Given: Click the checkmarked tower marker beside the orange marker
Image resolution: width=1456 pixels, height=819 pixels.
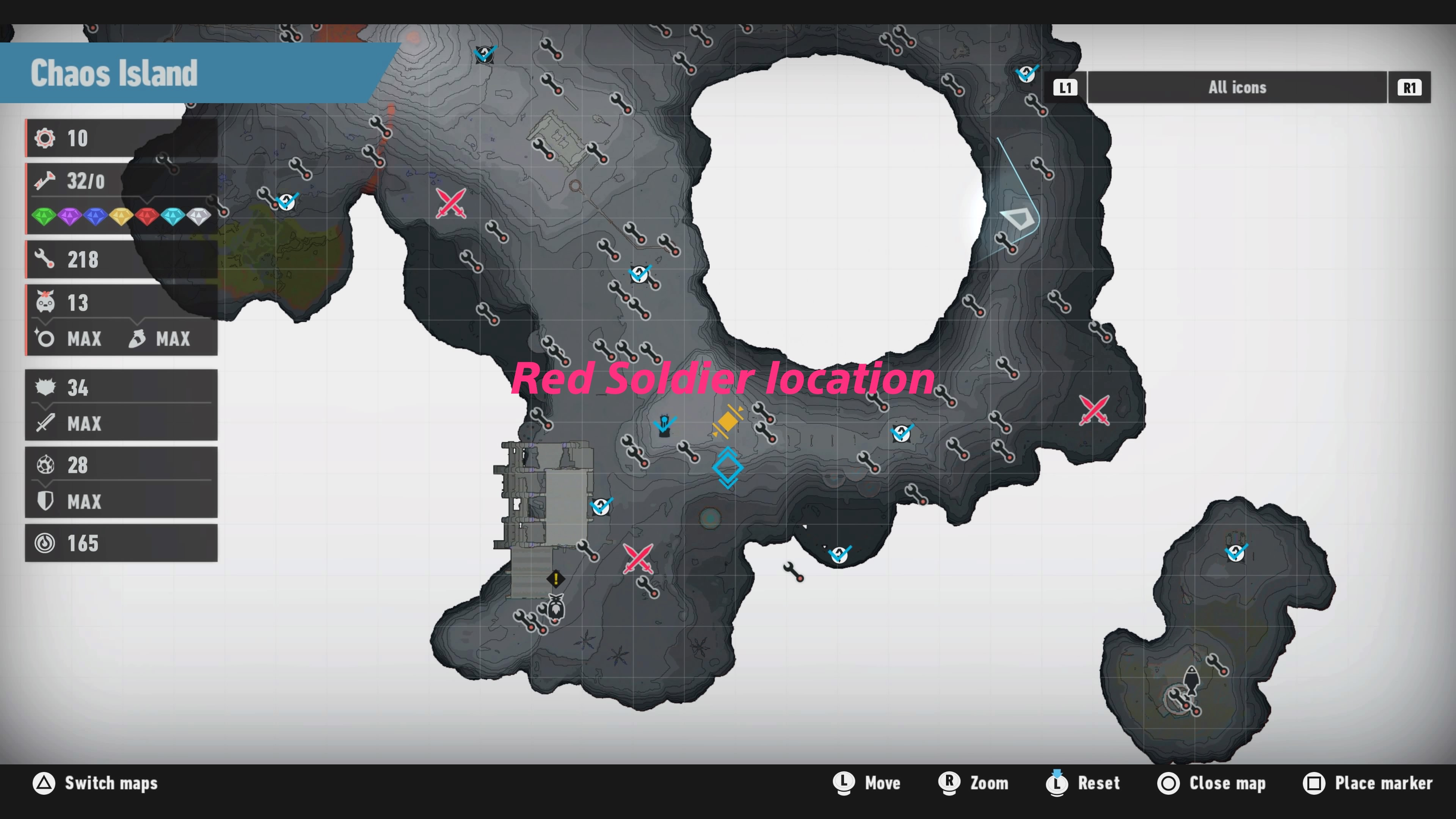Looking at the screenshot, I should [x=665, y=425].
